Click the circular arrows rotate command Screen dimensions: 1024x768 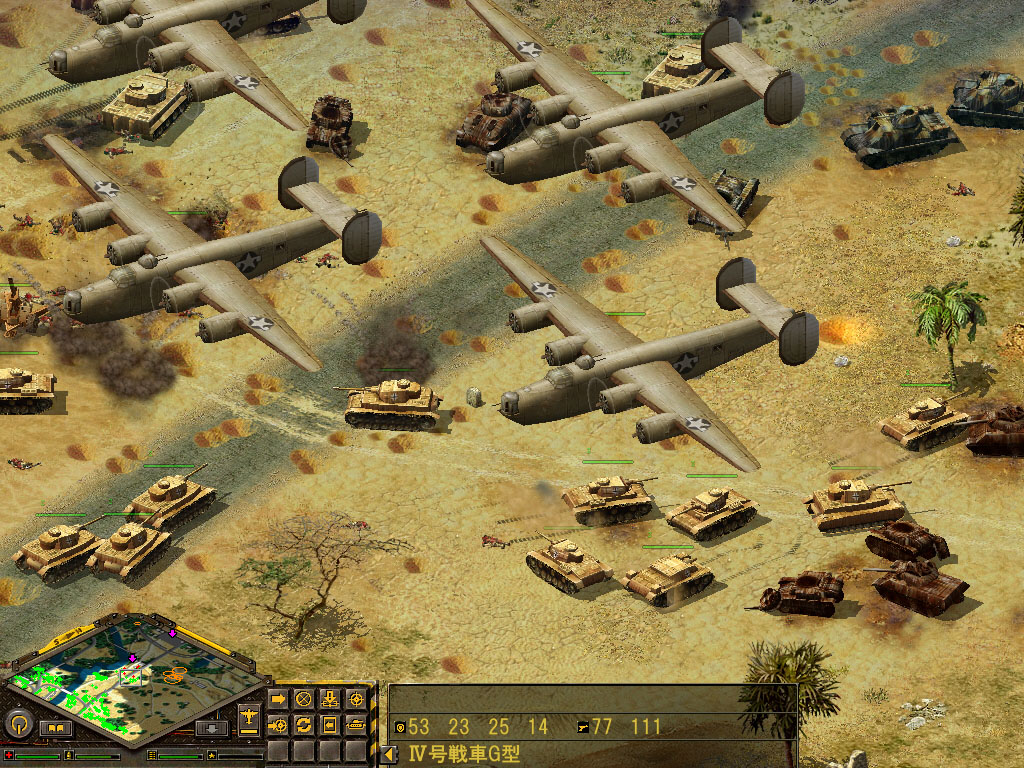click(304, 724)
